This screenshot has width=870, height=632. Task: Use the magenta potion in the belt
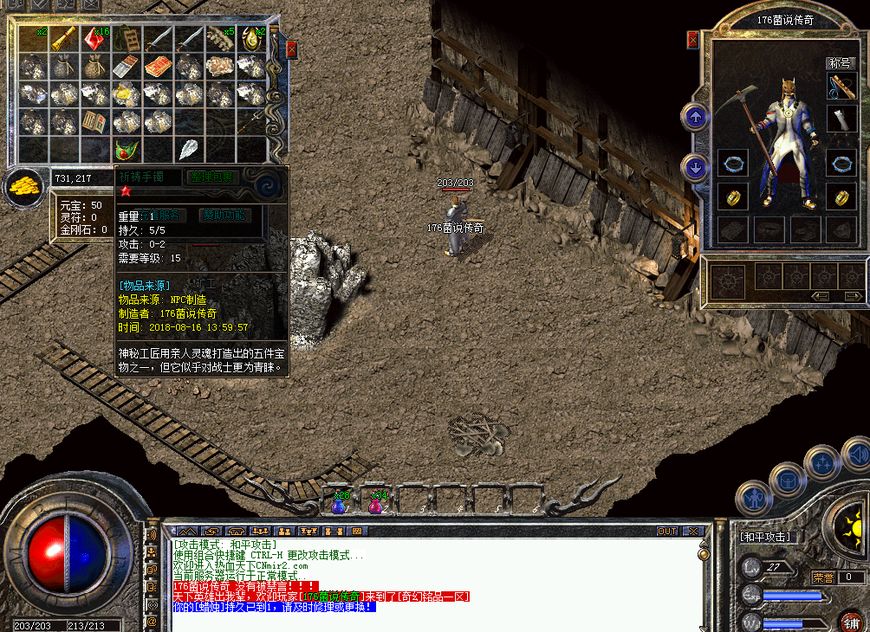375,505
